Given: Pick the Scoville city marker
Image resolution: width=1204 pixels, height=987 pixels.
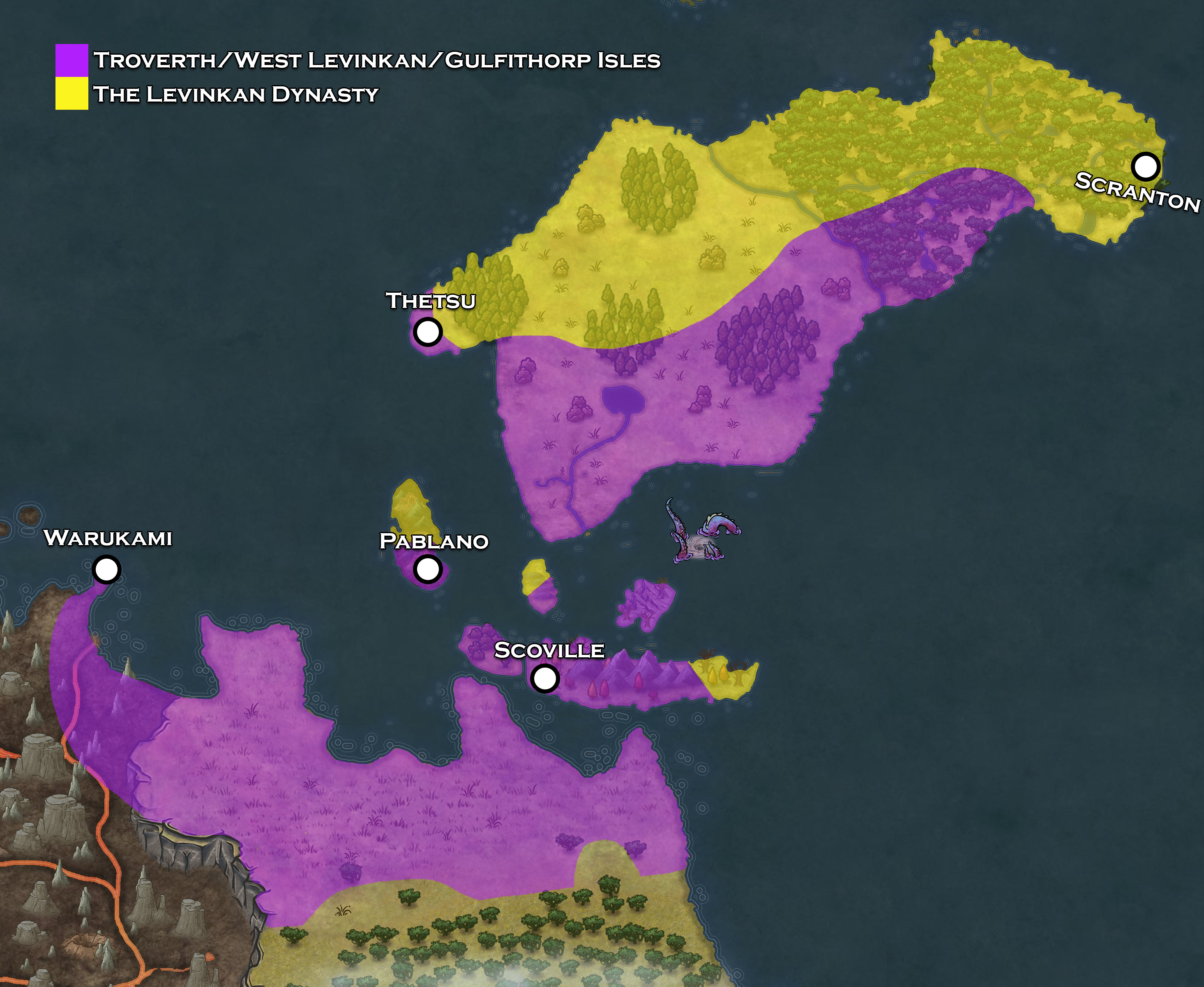Looking at the screenshot, I should (544, 678).
